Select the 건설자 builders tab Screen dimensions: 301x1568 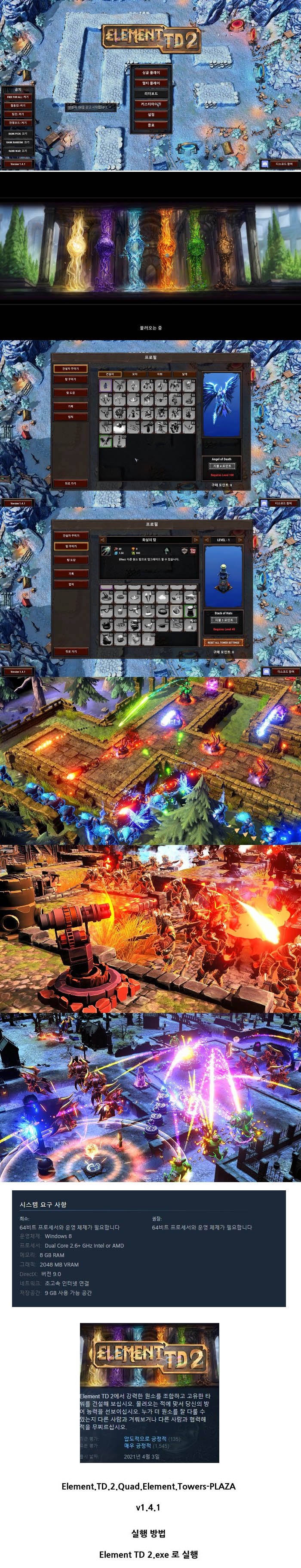[110, 374]
